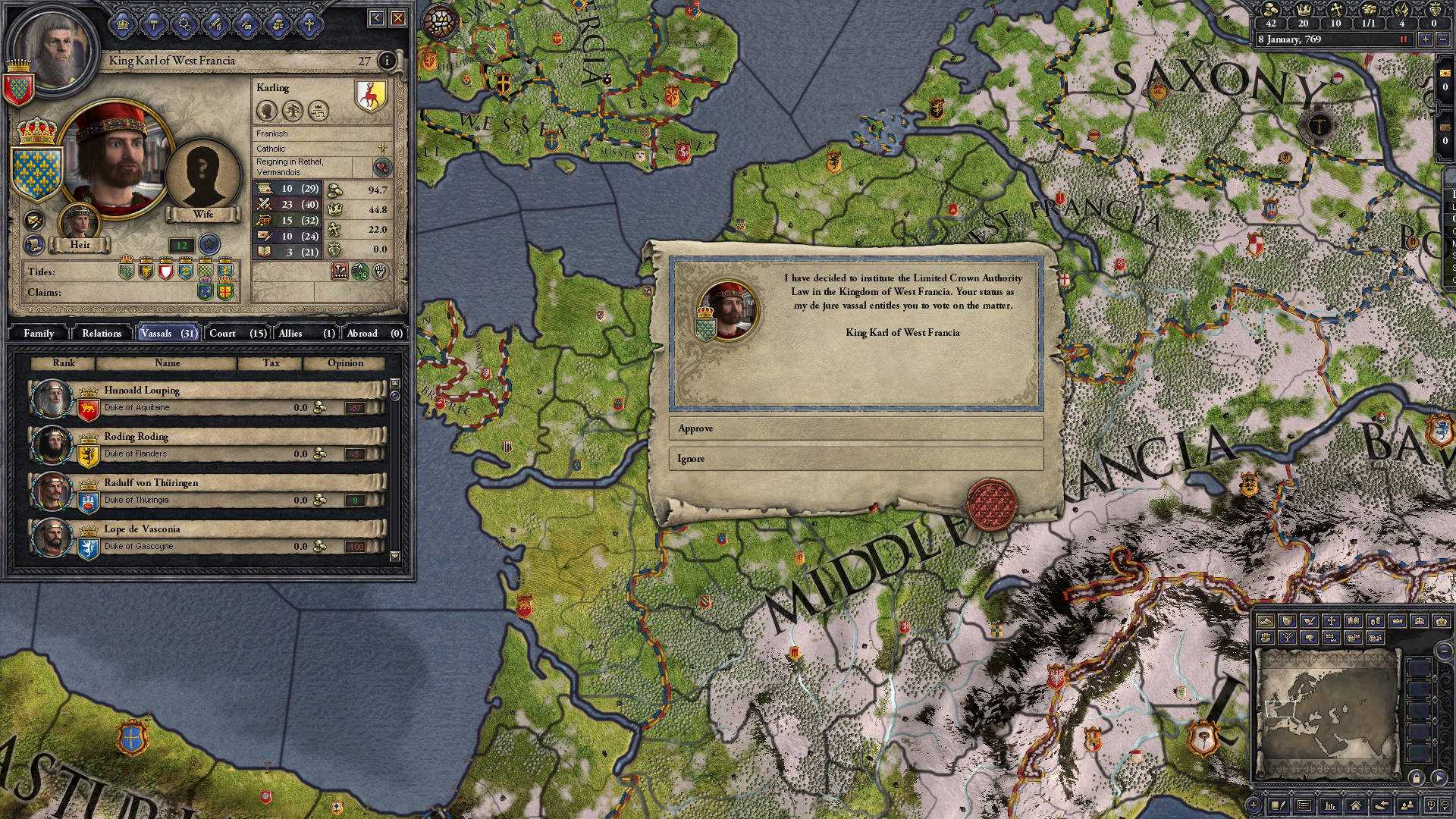Click the prestige crown icon in the top bar
The width and height of the screenshot is (1456, 819).
tap(1304, 10)
